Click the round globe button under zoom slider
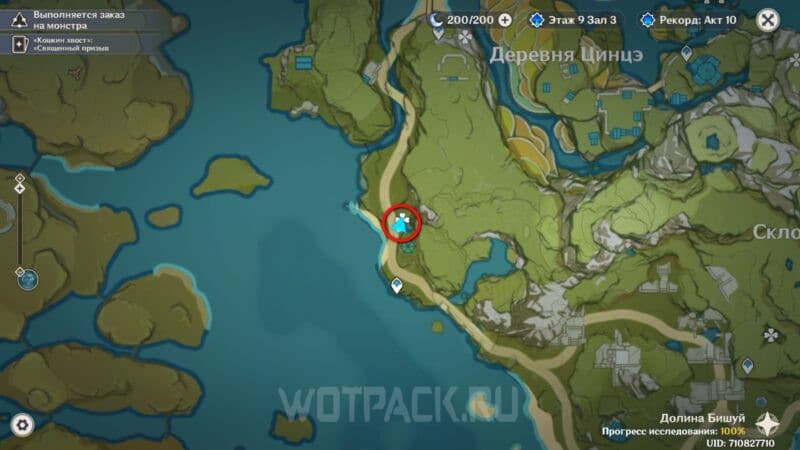The height and width of the screenshot is (450, 800). (27, 279)
